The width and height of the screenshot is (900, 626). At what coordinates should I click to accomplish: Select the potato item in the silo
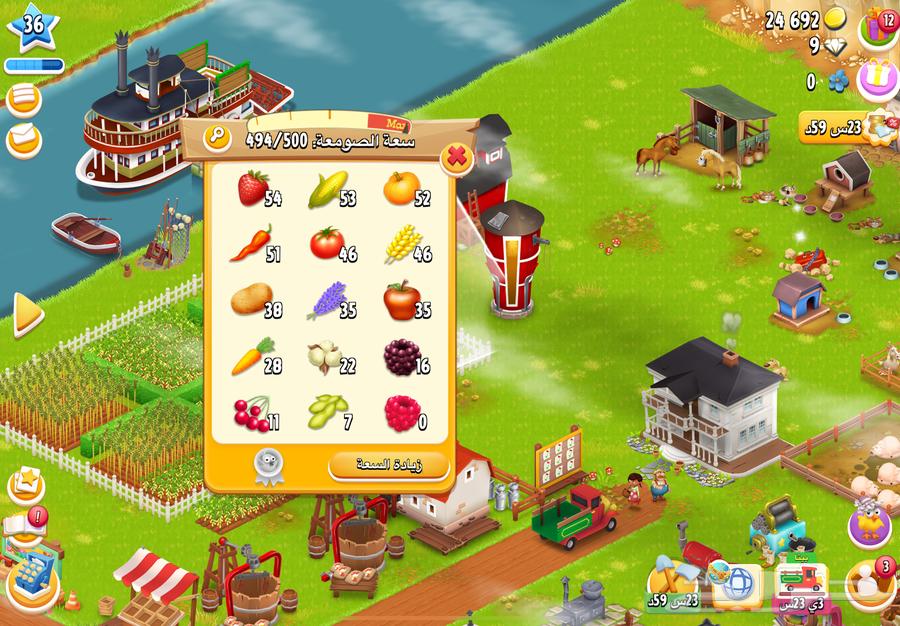(x=251, y=299)
